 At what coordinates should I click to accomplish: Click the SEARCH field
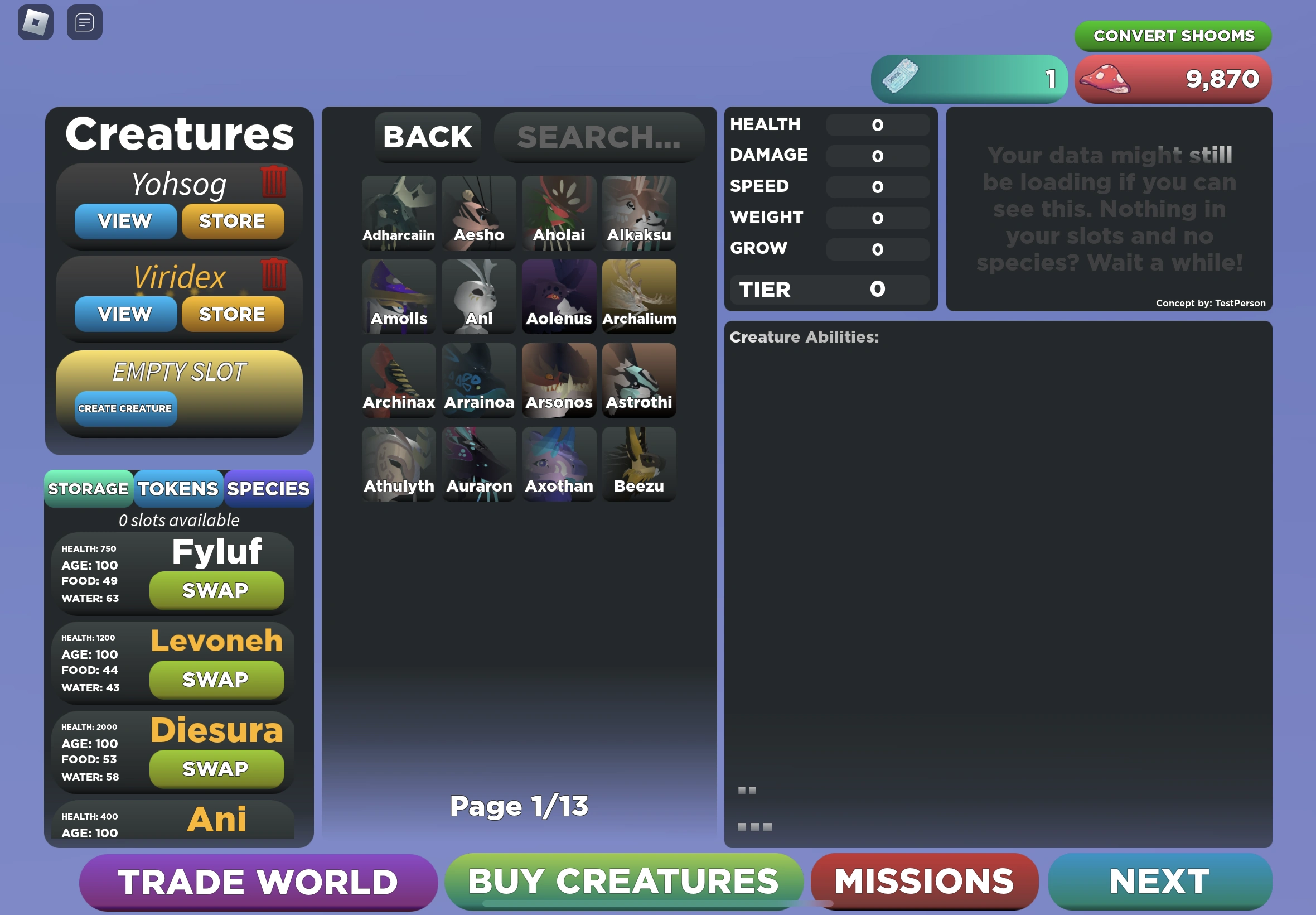tap(599, 137)
